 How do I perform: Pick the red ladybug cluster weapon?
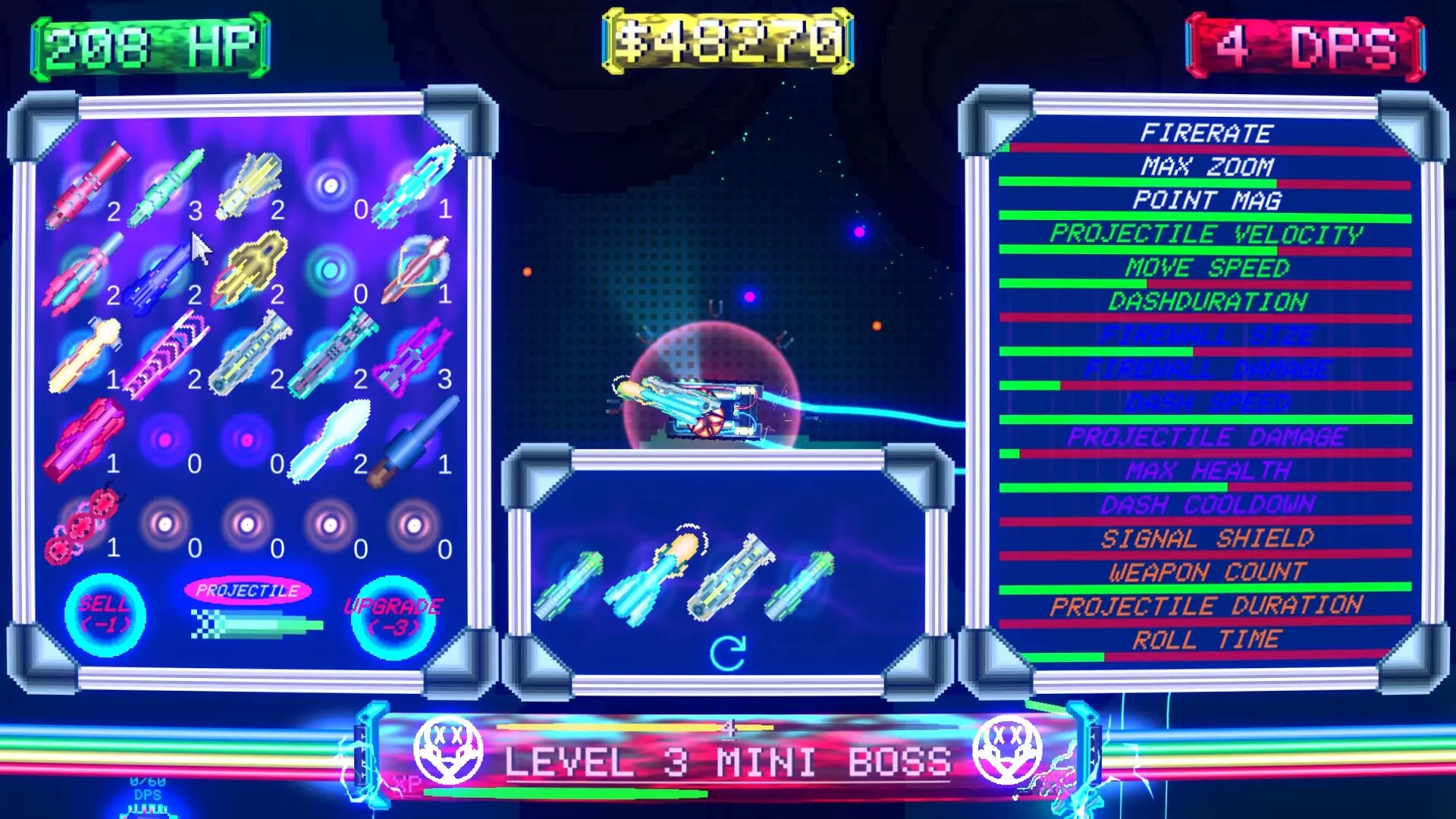83,525
